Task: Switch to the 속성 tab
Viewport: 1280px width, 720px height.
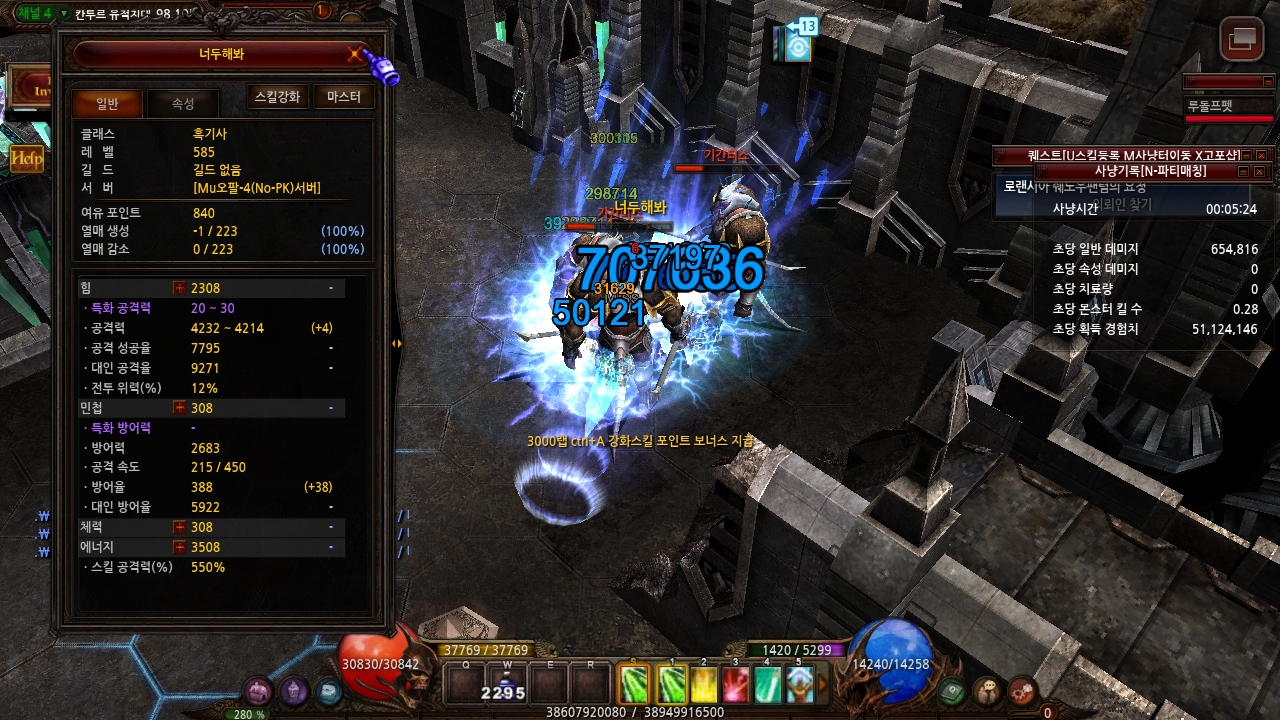Action: (x=183, y=103)
